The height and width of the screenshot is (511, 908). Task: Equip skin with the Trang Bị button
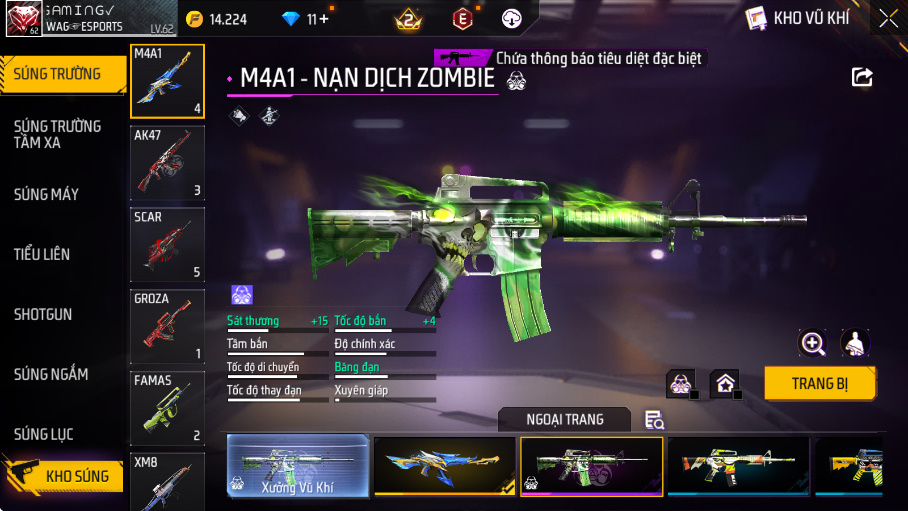[x=820, y=383]
